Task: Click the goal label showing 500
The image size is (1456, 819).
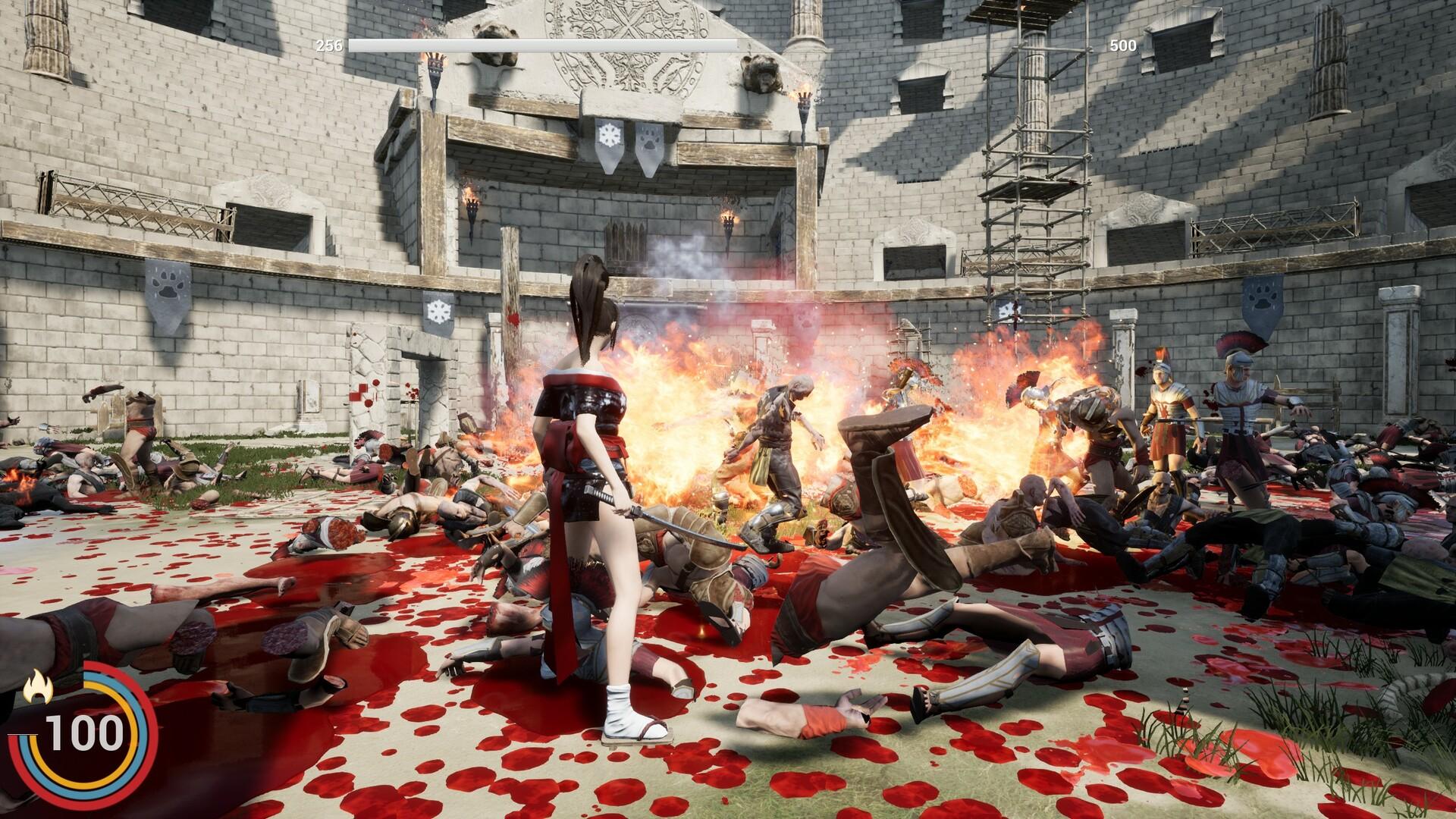Action: click(x=1125, y=45)
